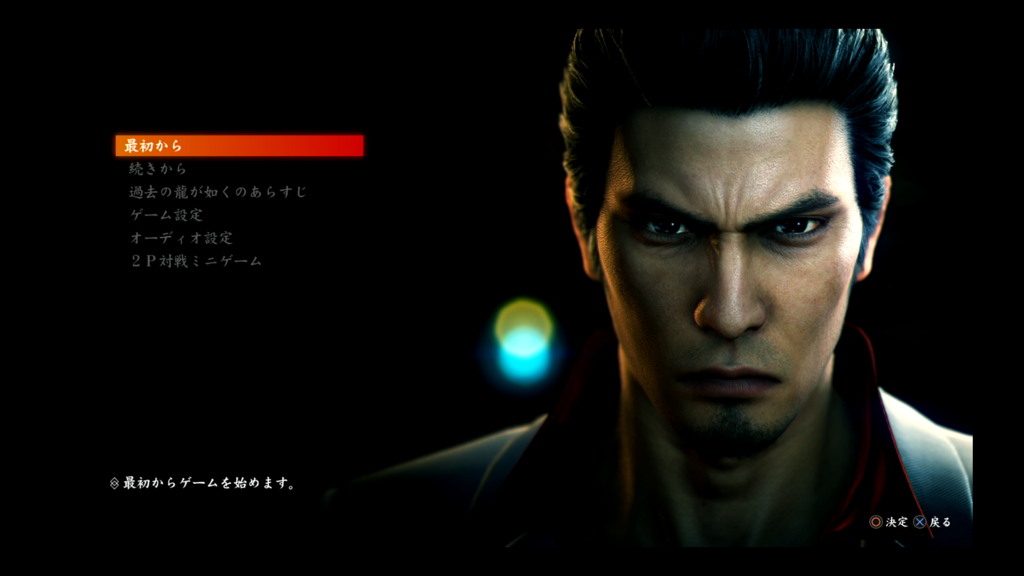Select the 2P対戦ミニゲーム entry

195,261
